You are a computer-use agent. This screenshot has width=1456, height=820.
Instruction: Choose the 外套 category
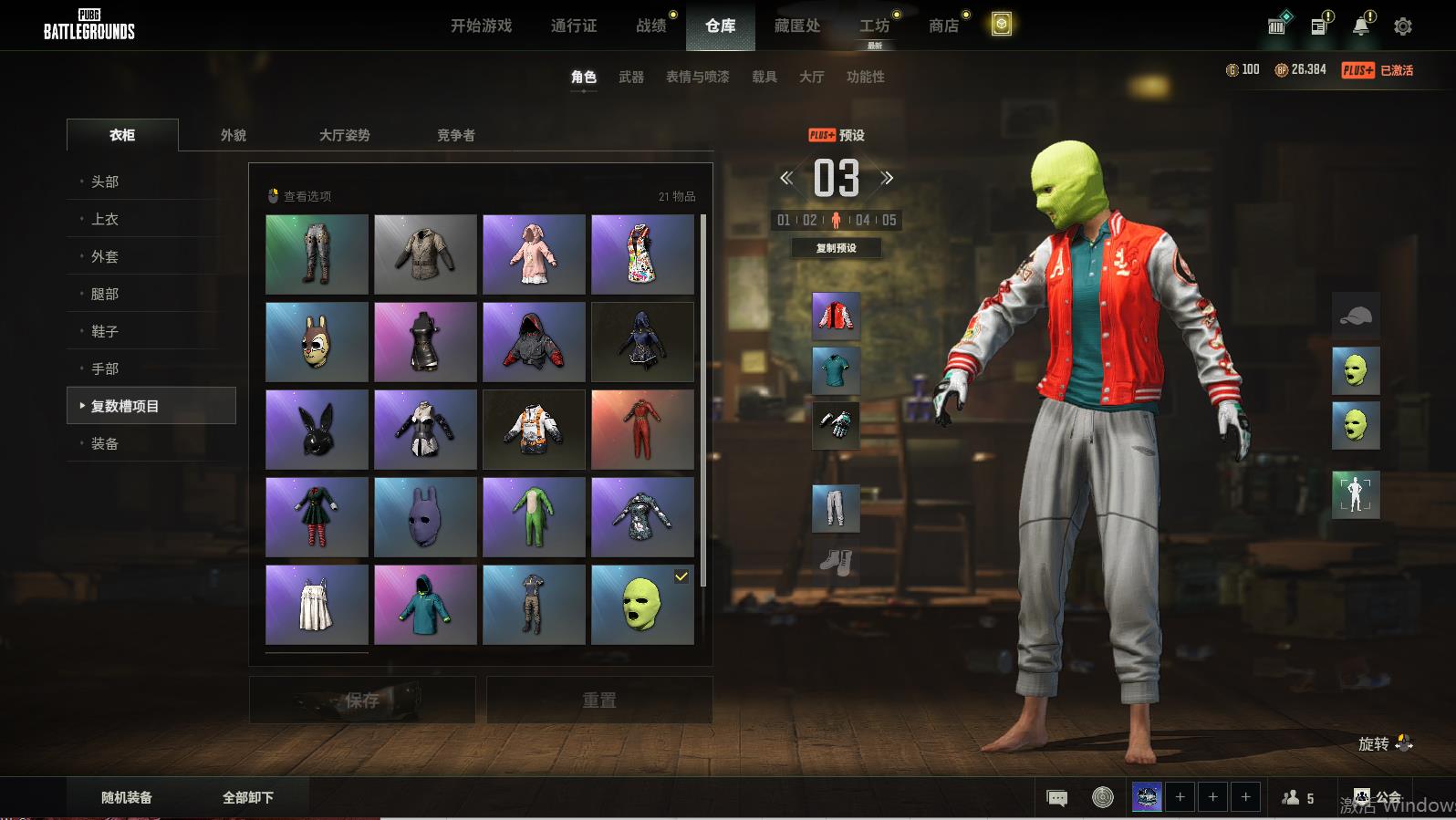pos(105,256)
